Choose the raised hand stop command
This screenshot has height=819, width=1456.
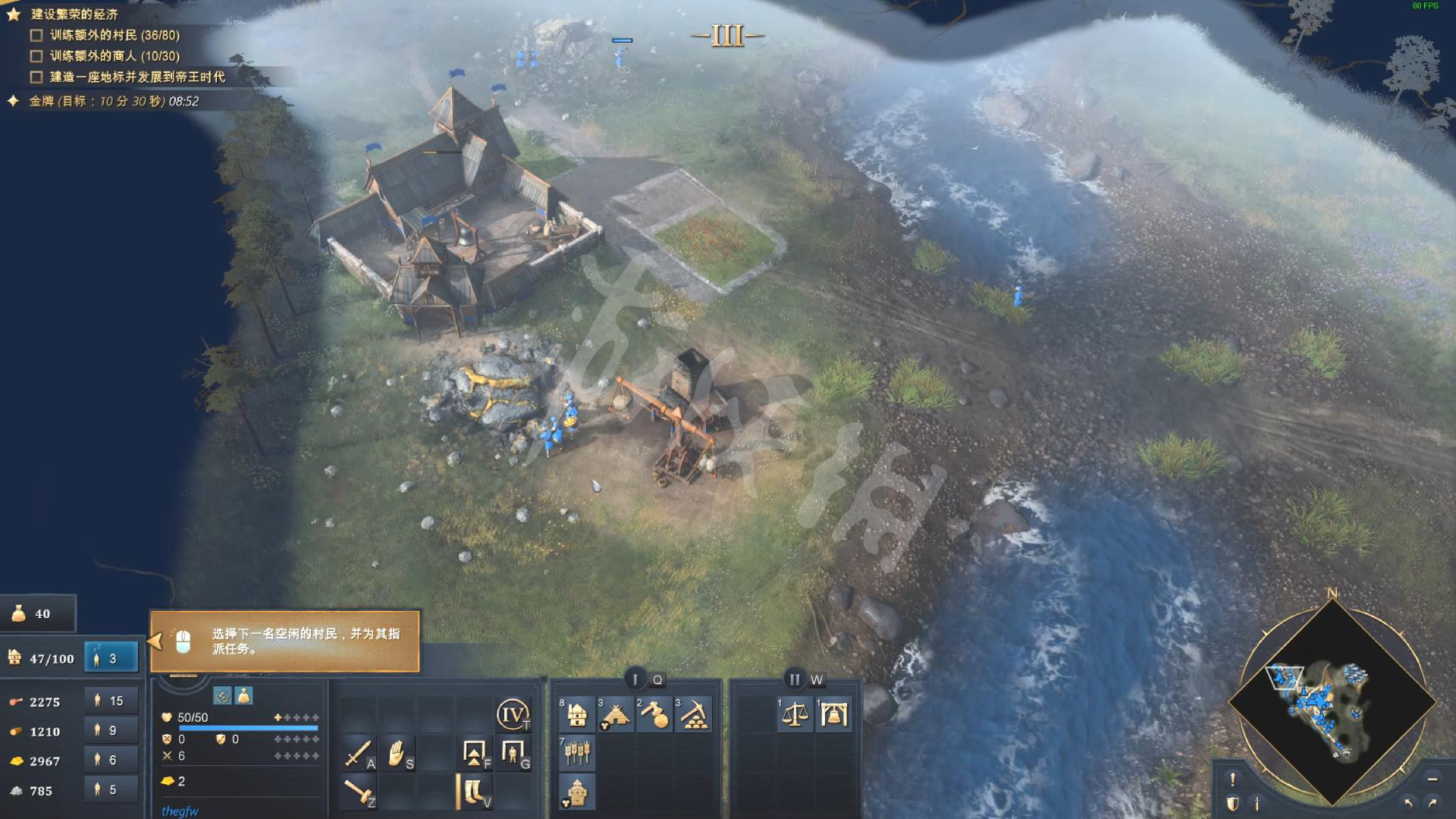click(x=397, y=753)
